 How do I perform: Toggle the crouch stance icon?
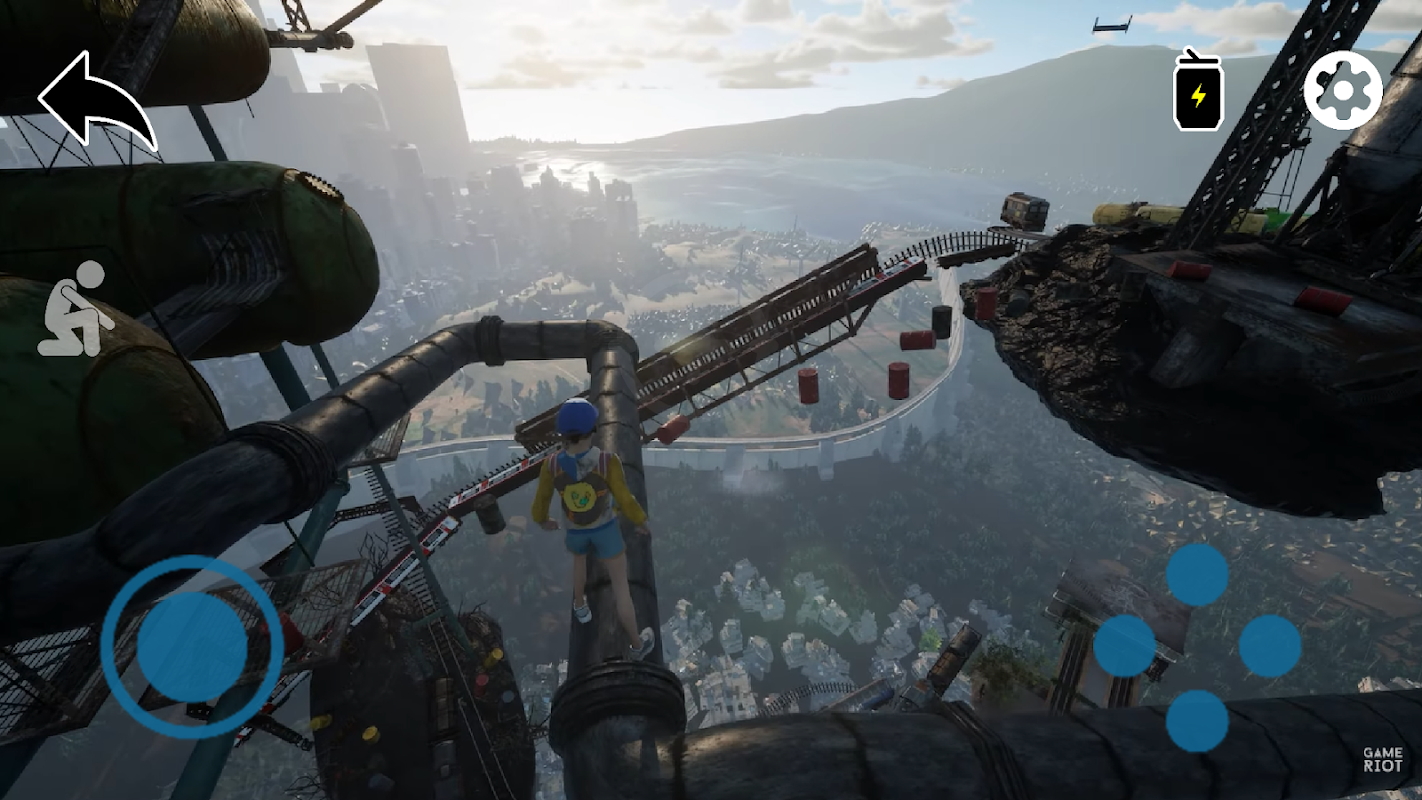coord(76,309)
